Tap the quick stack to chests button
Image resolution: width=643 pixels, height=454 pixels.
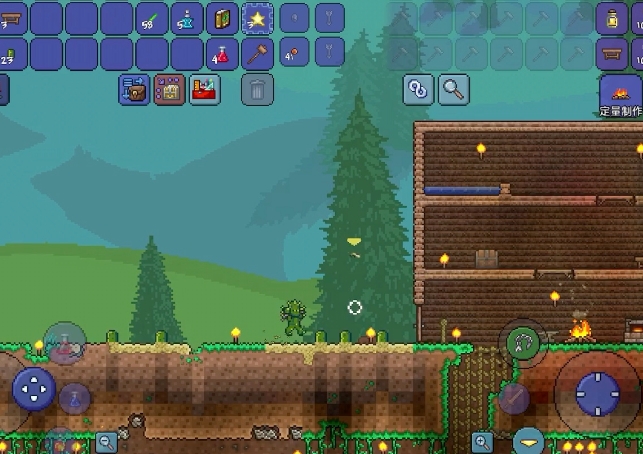click(x=134, y=90)
